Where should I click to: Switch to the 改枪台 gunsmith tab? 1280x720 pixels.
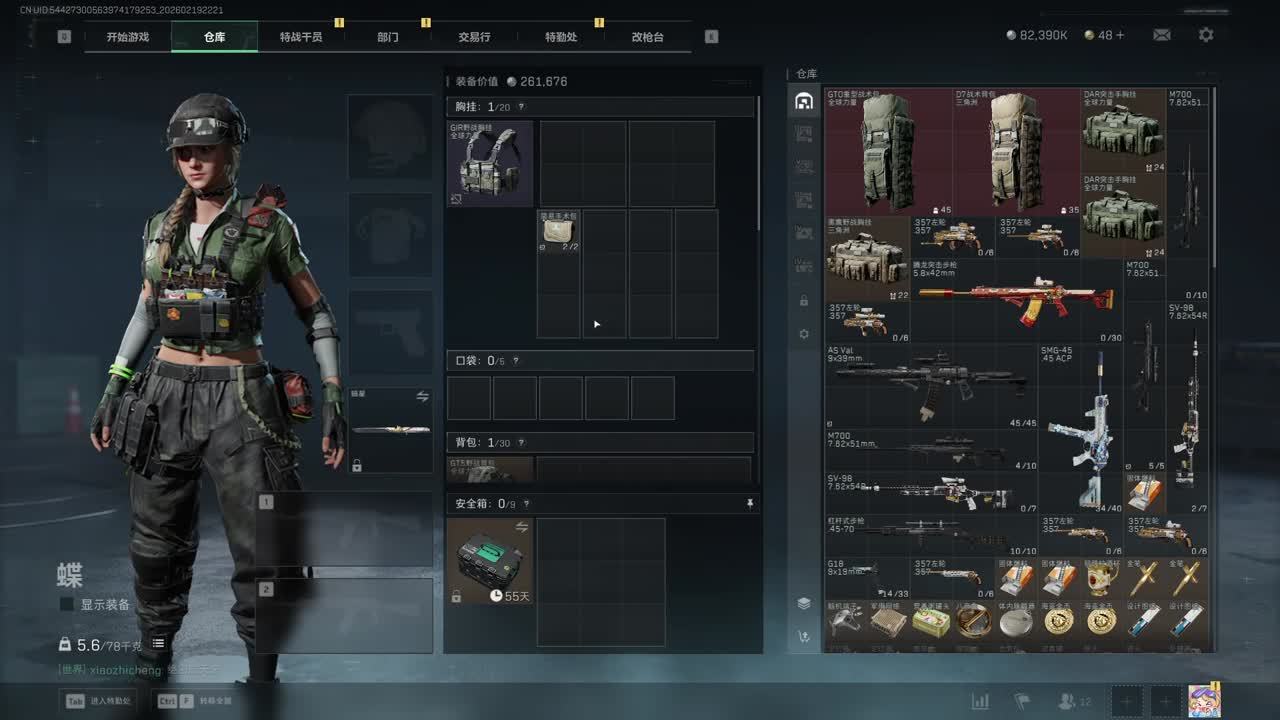point(647,37)
